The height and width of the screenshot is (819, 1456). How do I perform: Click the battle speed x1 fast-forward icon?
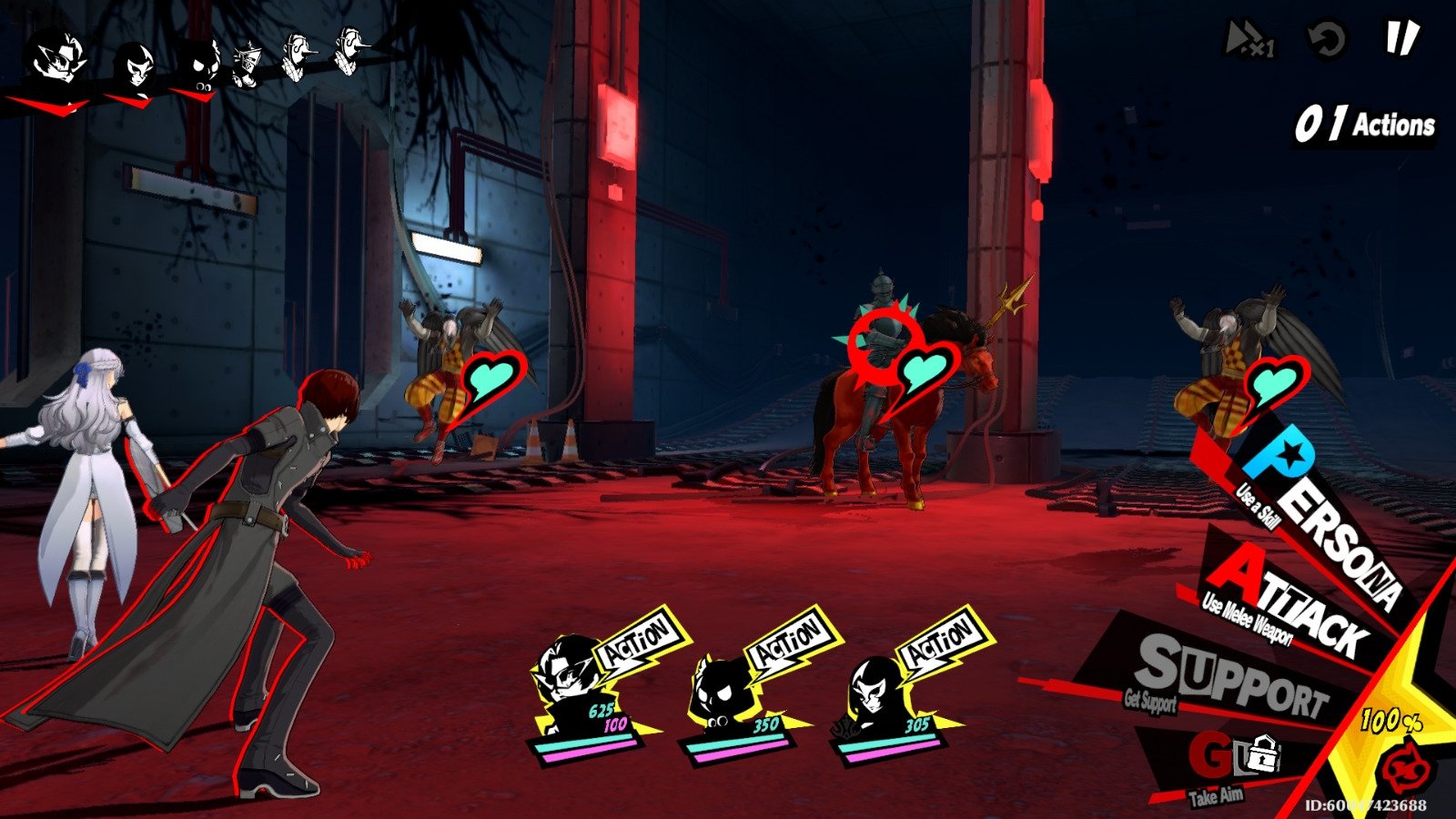(1247, 38)
